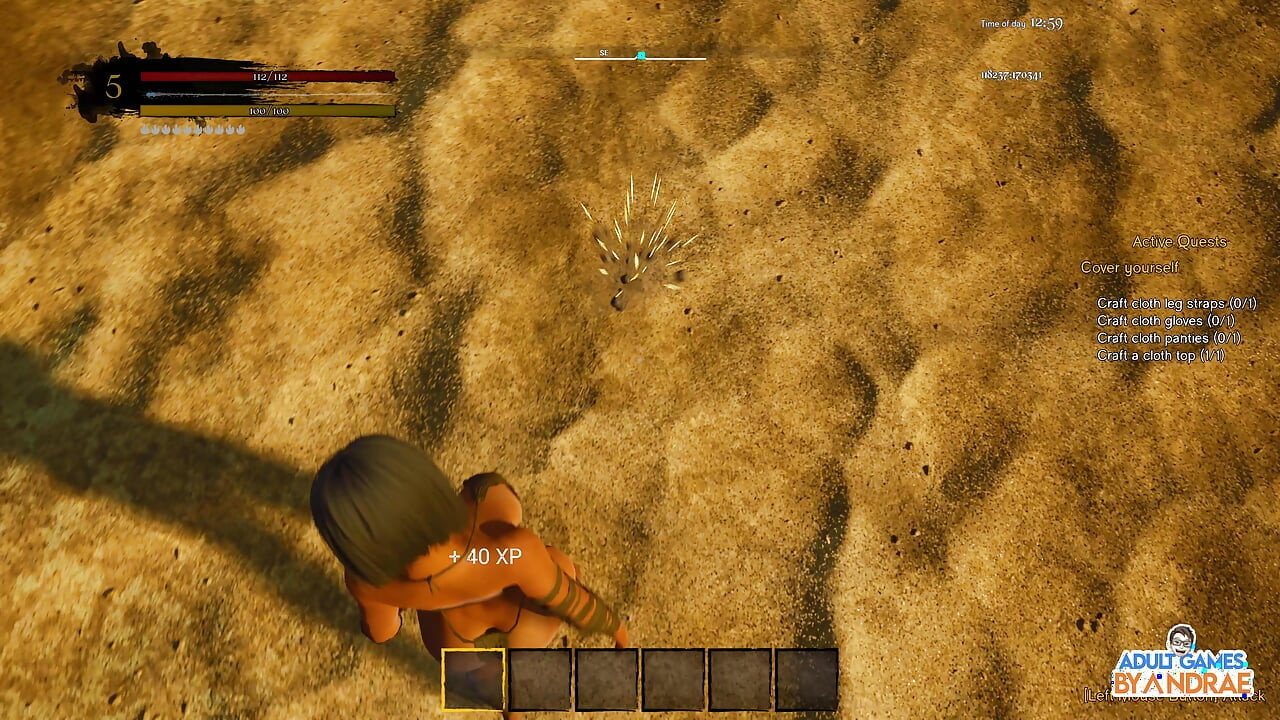This screenshot has width=1280, height=720.
Task: Click the second hotbar slot
Action: (x=538, y=679)
